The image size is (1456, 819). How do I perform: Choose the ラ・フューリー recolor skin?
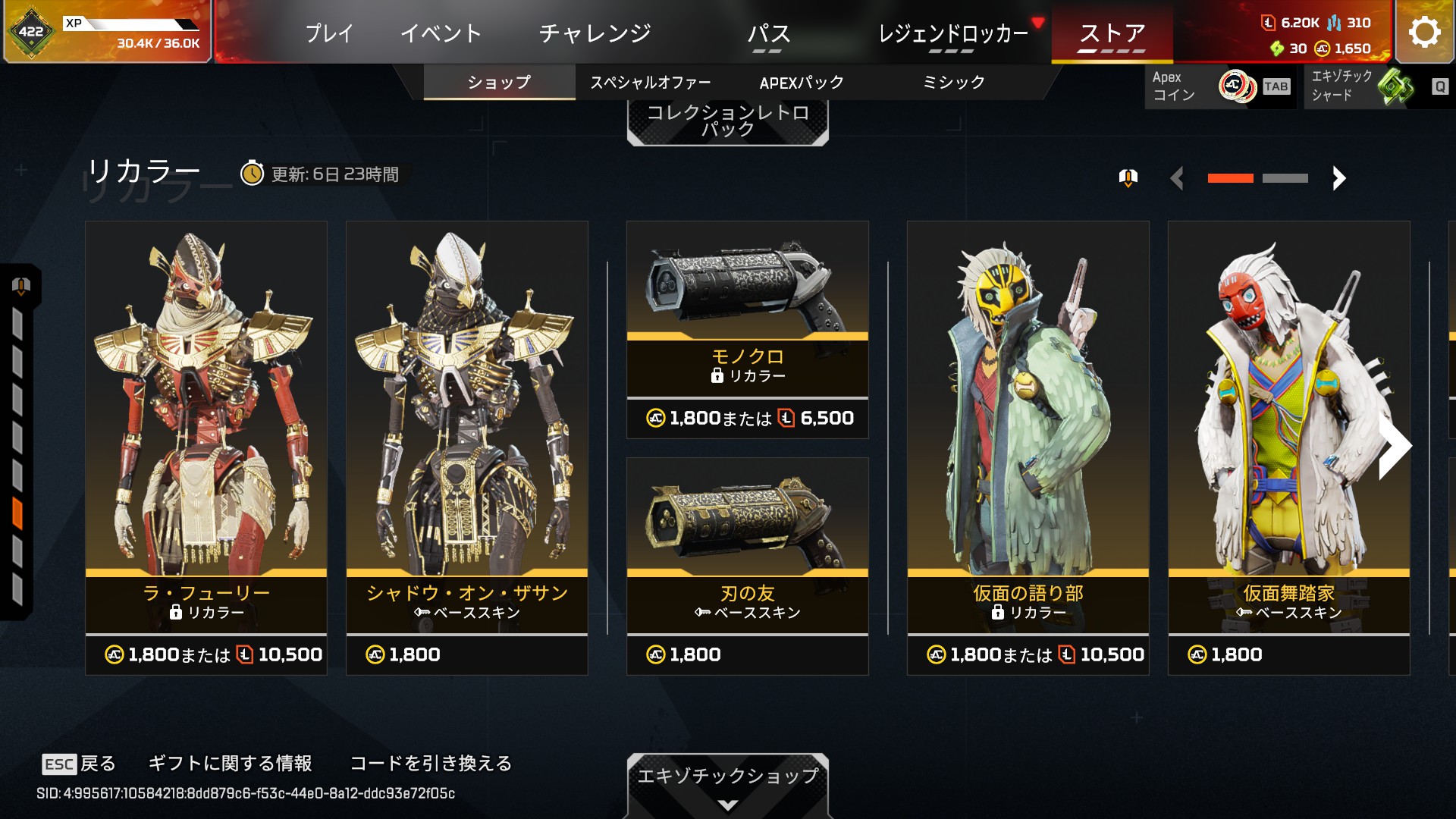pyautogui.click(x=206, y=447)
